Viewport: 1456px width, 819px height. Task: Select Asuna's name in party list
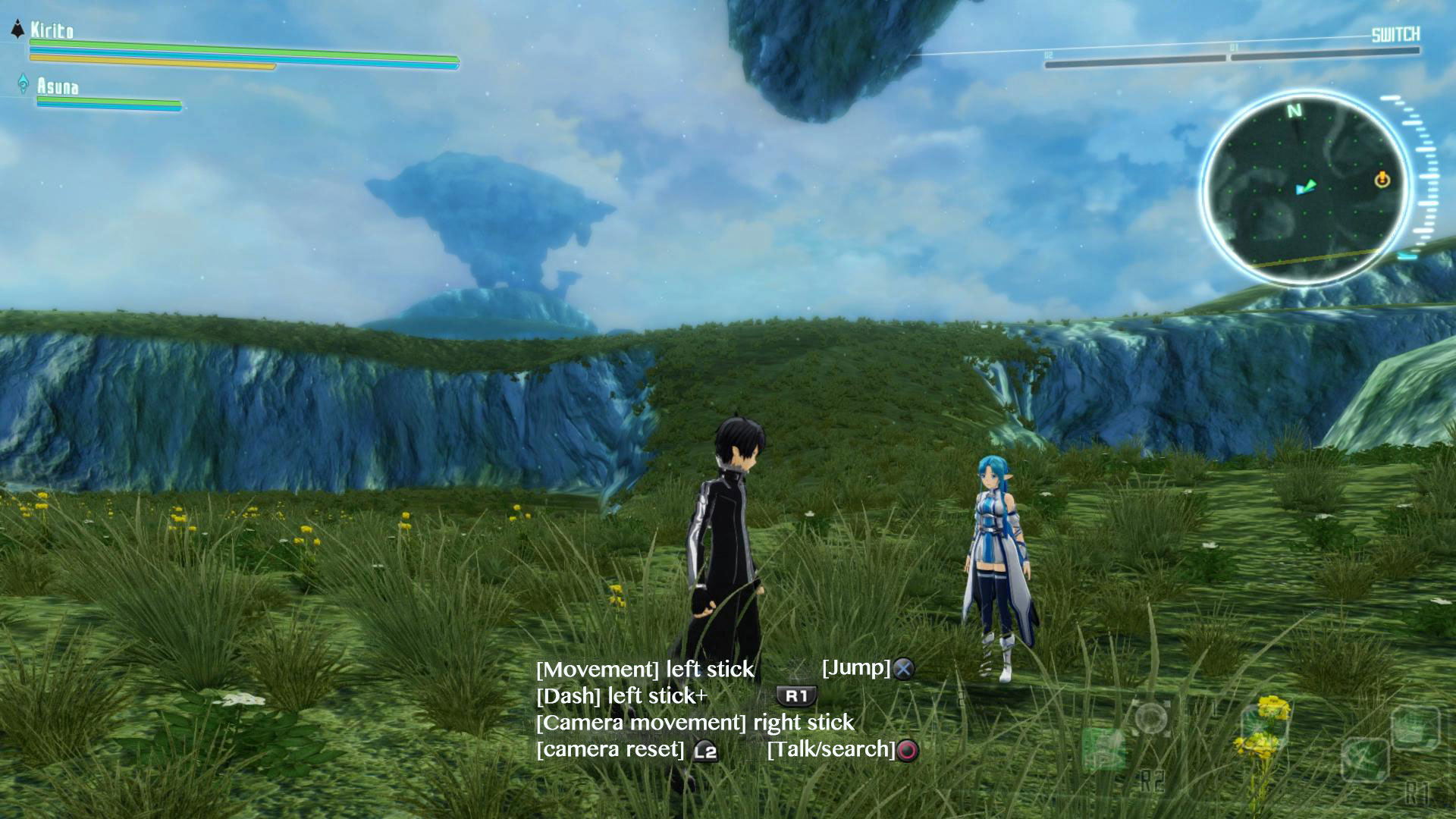(x=58, y=86)
